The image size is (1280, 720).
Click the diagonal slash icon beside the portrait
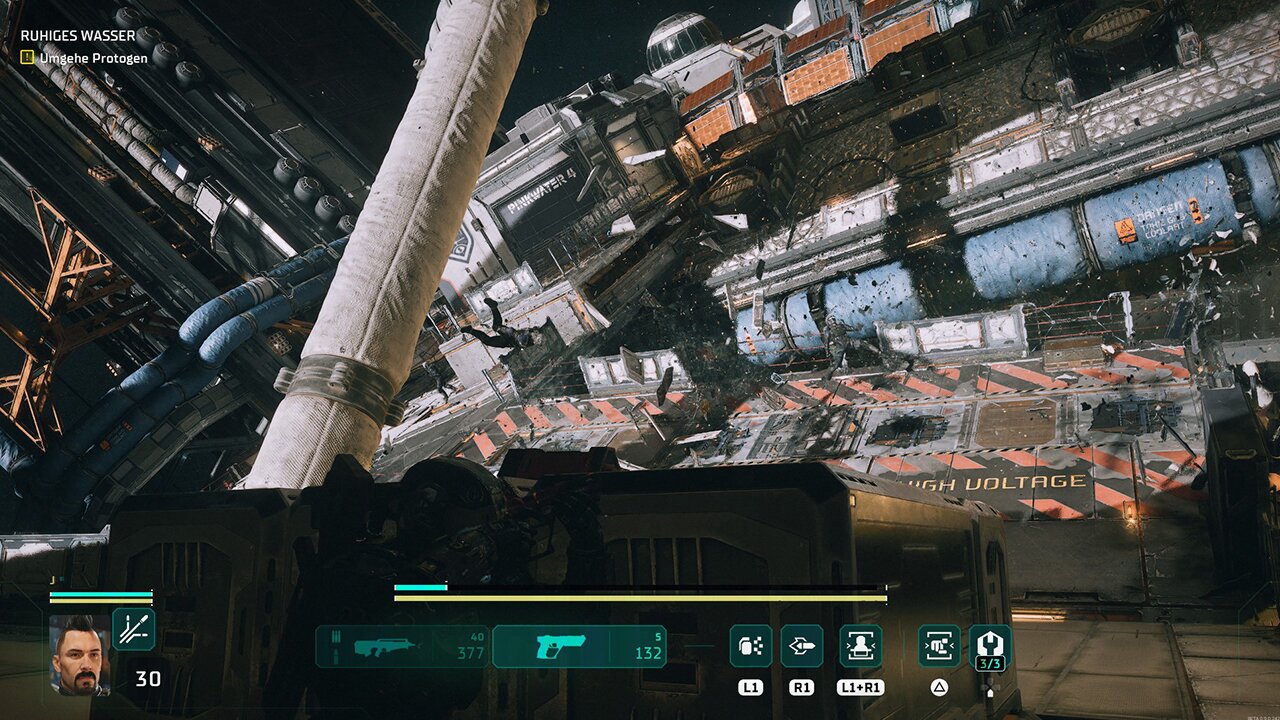(x=133, y=629)
